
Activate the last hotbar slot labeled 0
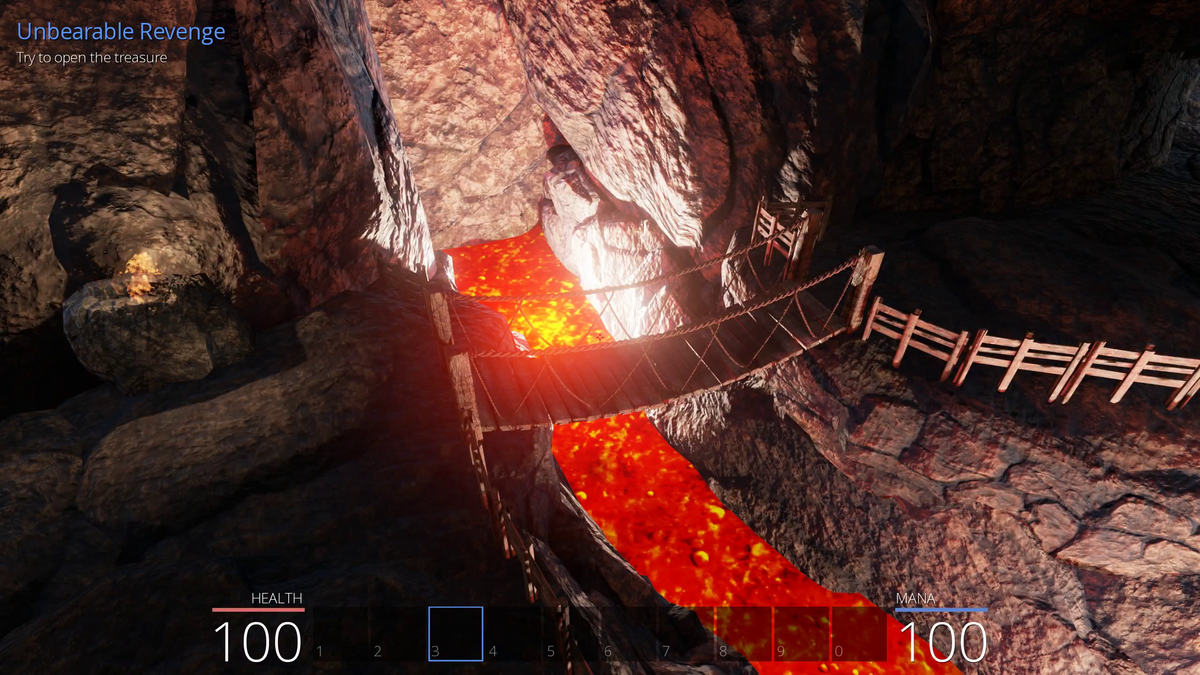click(x=860, y=634)
